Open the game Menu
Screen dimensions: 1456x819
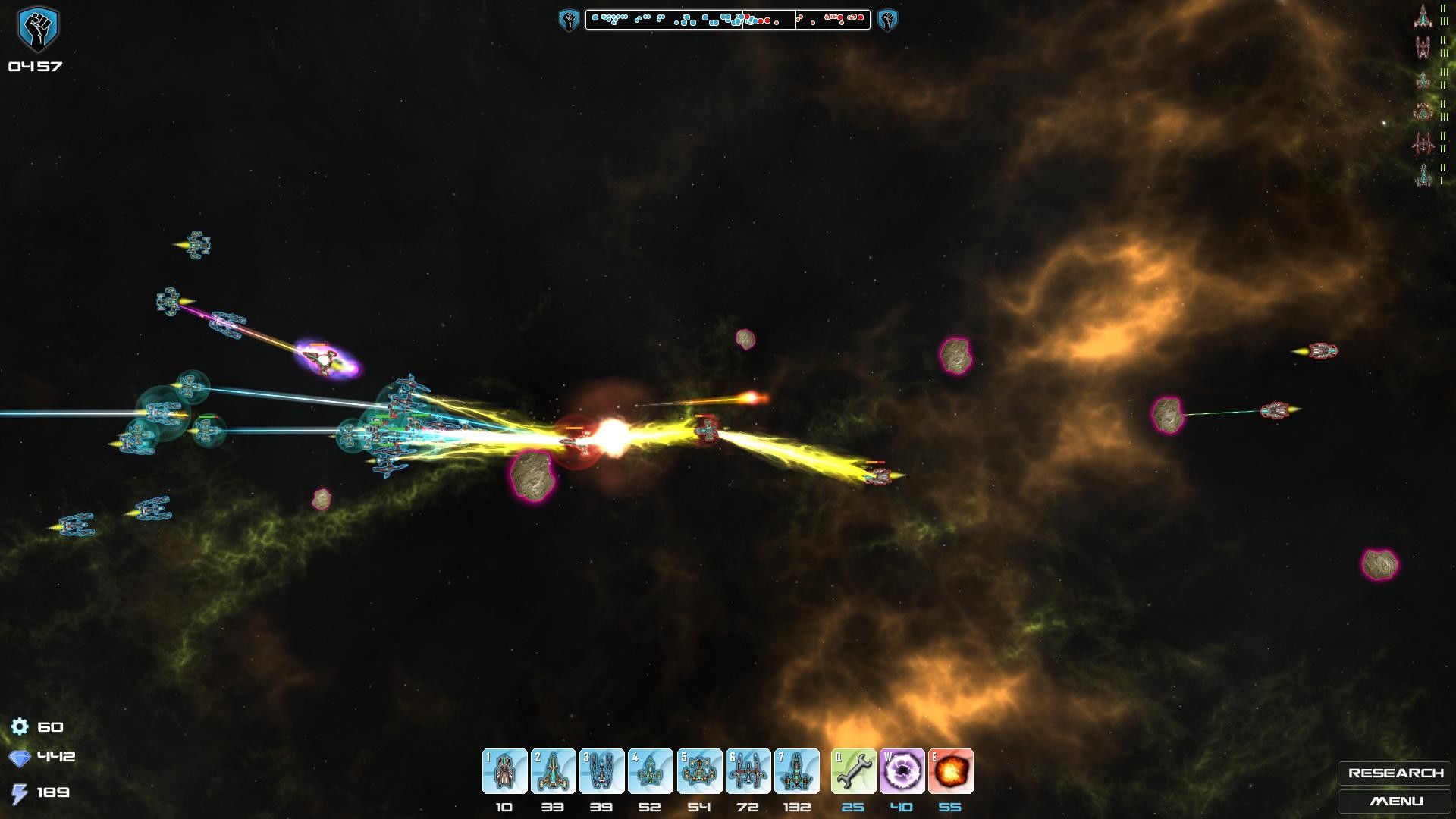click(1395, 801)
